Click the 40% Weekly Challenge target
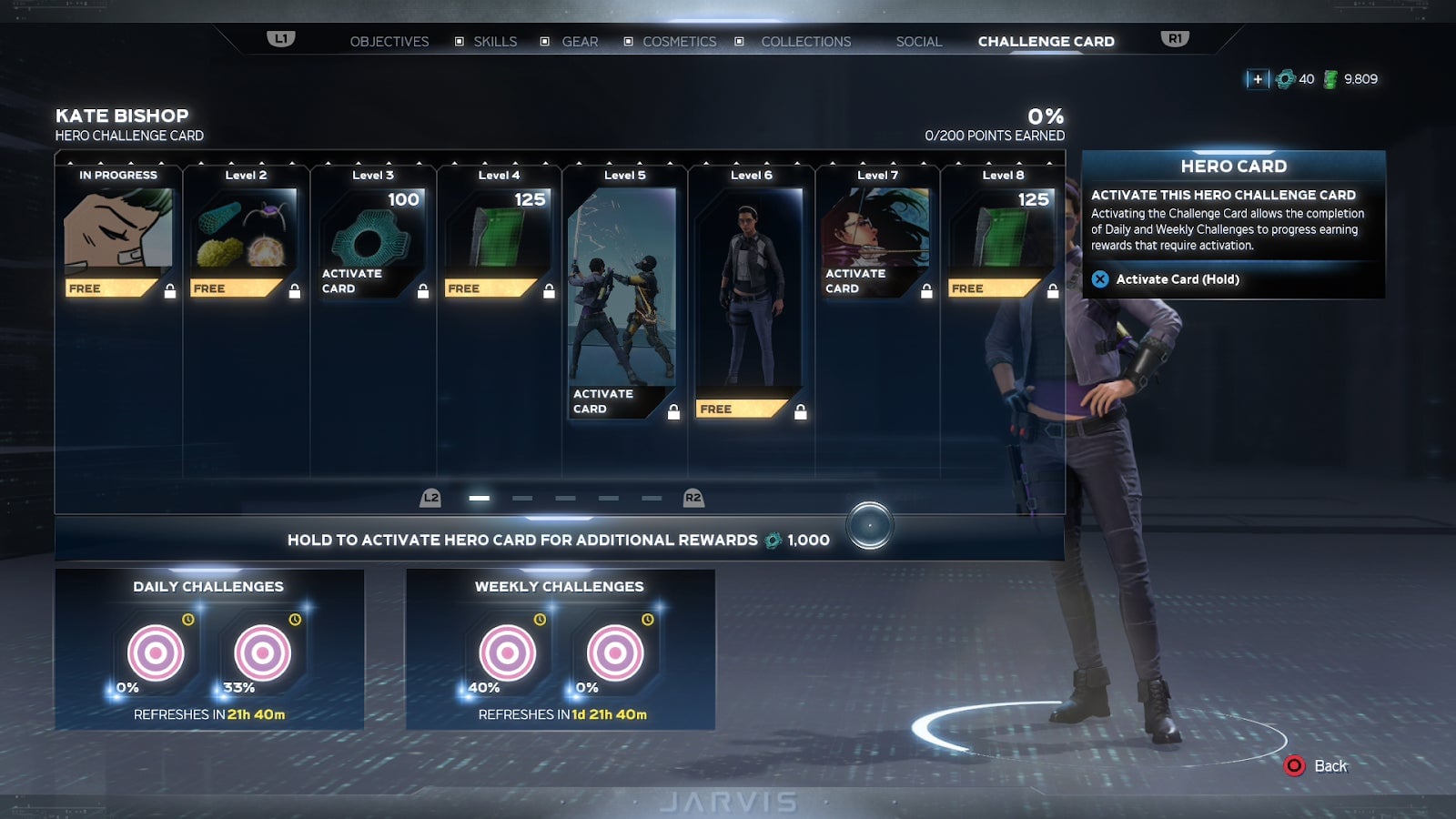This screenshot has width=1456, height=819. point(506,651)
